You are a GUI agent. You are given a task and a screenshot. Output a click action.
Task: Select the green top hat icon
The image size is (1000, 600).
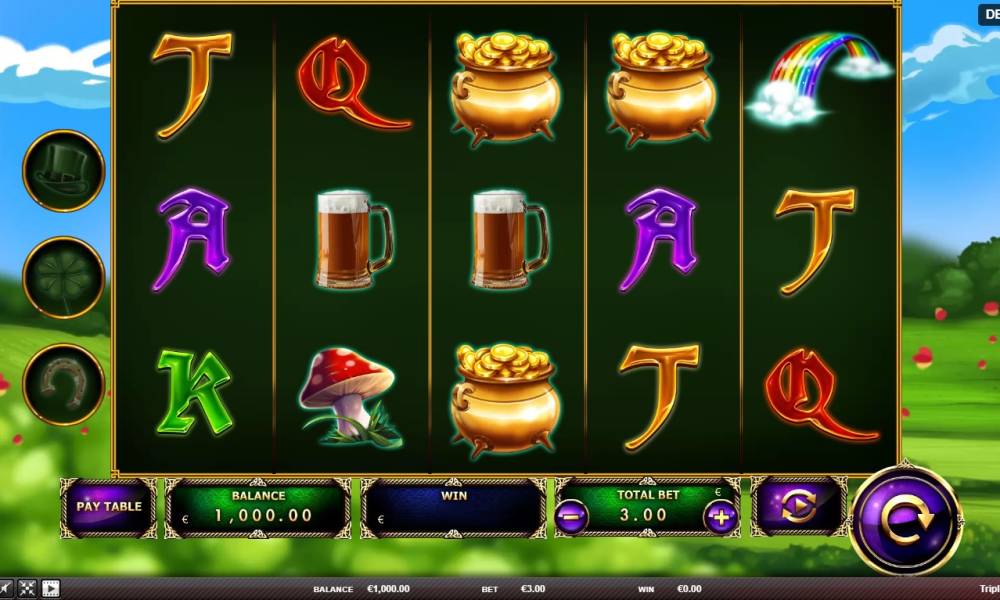[x=64, y=171]
